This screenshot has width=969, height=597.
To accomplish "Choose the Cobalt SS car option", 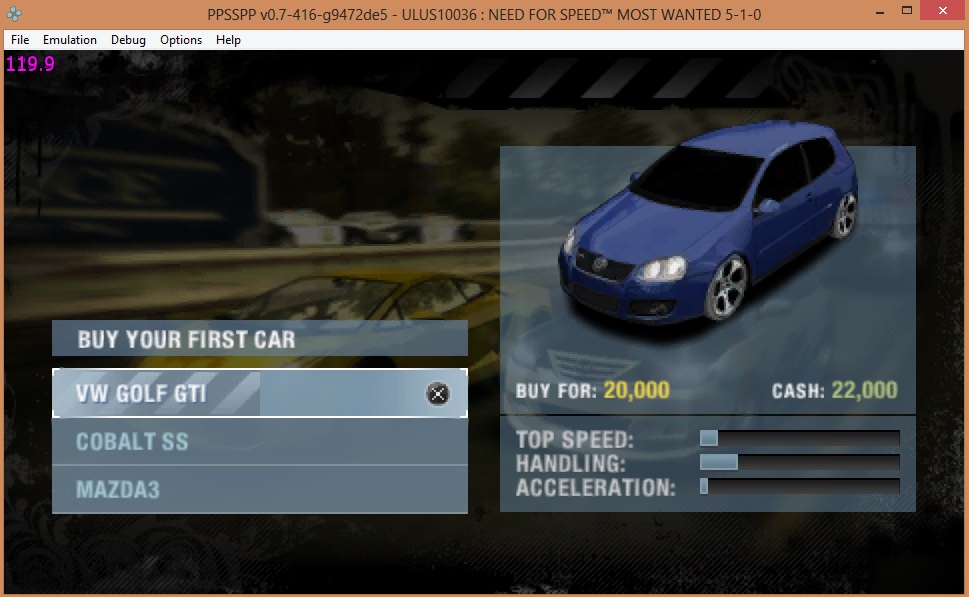I will point(258,441).
